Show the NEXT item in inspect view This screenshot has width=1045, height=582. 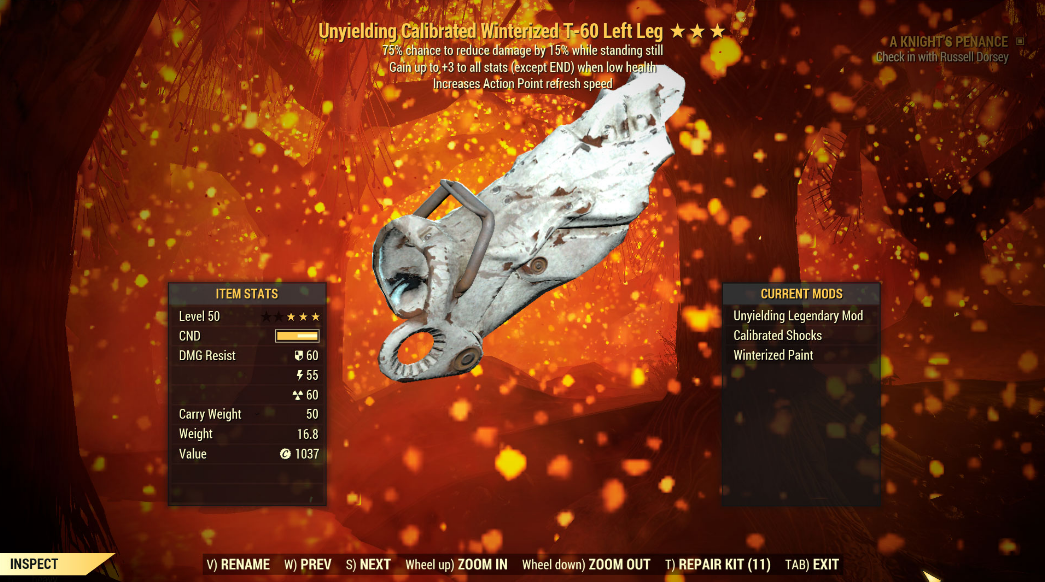(368, 564)
